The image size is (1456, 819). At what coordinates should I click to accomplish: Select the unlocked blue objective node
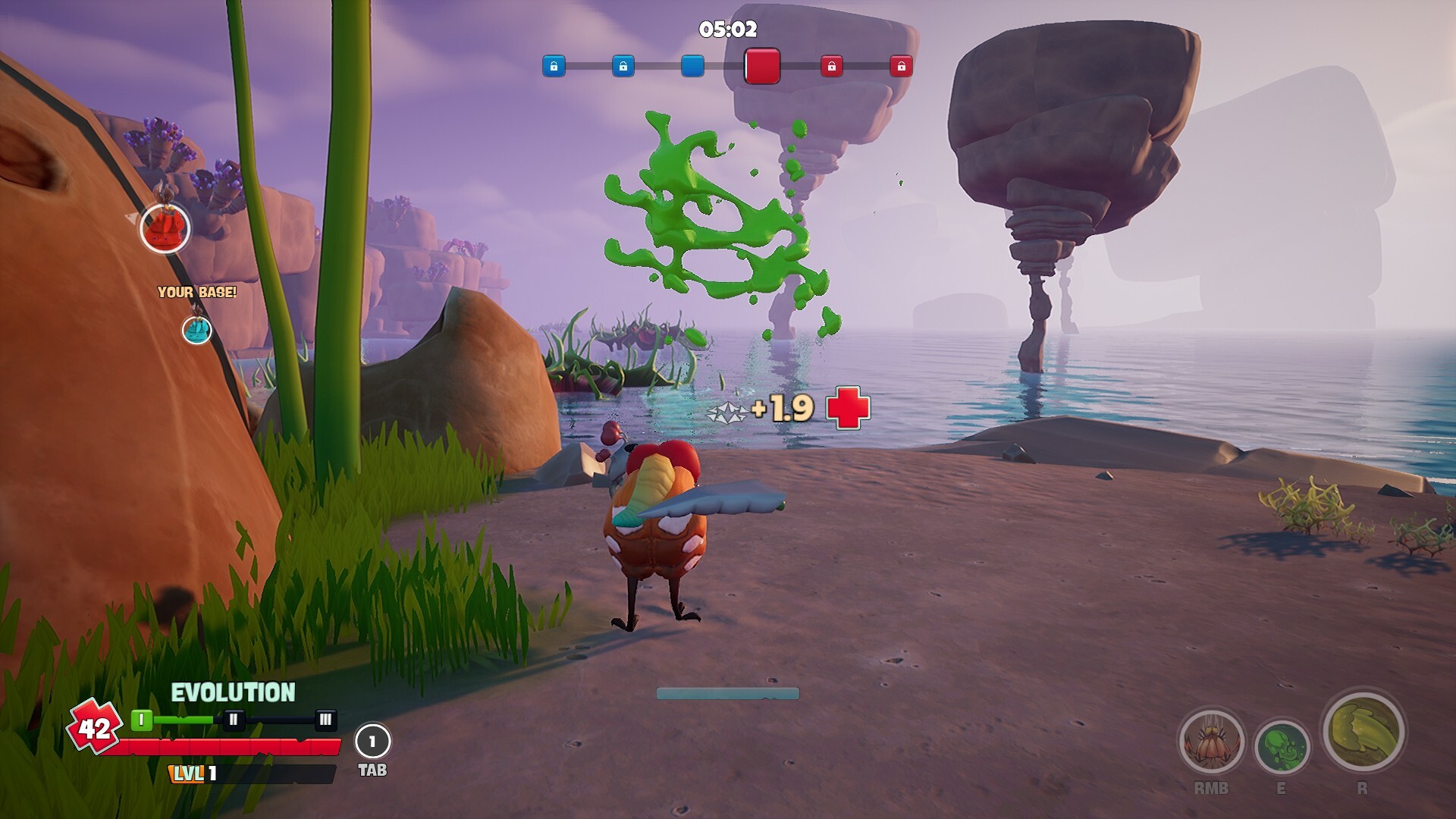coord(692,66)
